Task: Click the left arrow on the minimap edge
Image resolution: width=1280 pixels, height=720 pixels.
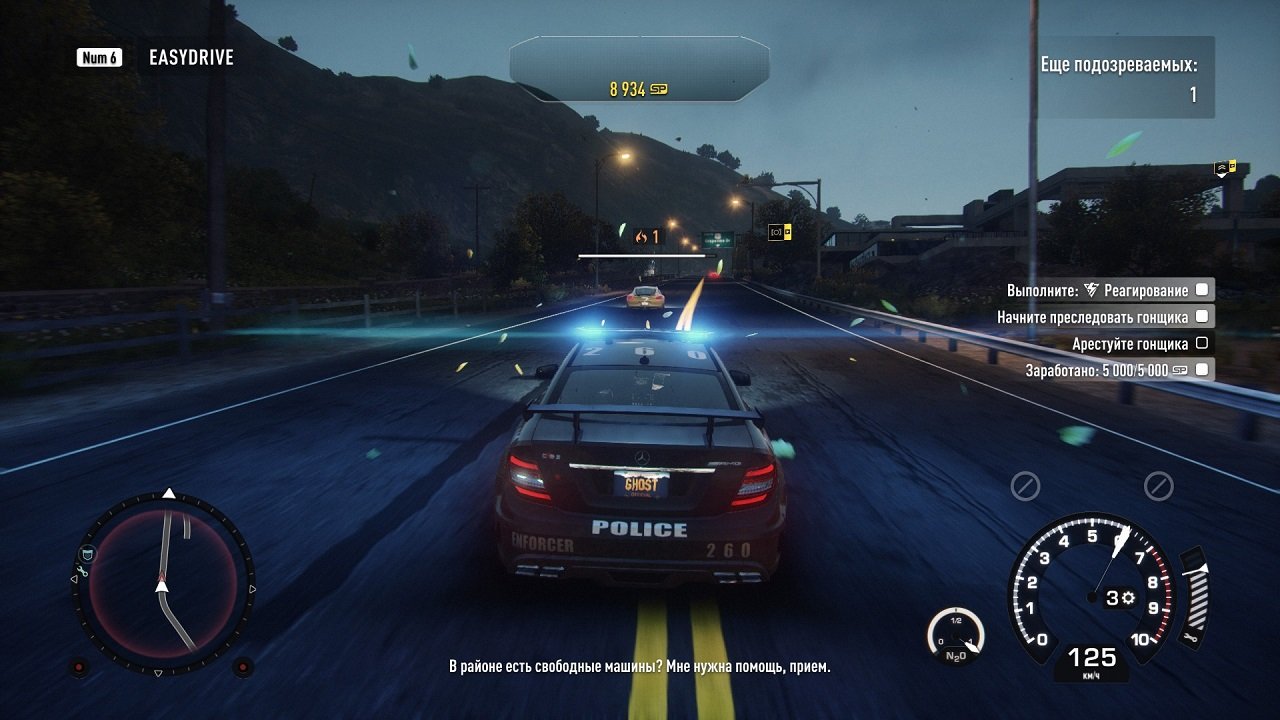Action: point(73,578)
